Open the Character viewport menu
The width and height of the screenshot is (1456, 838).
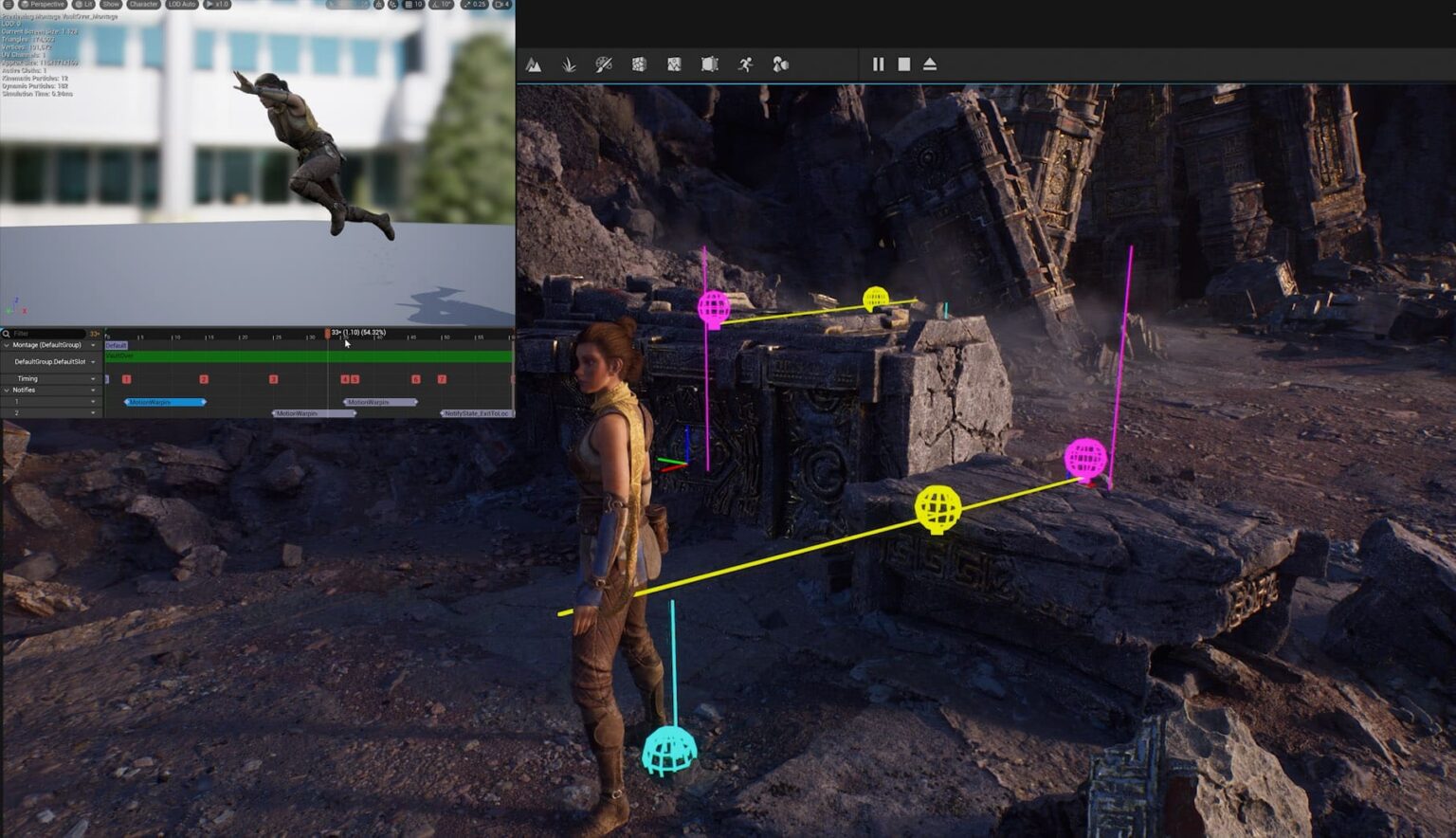tap(143, 5)
